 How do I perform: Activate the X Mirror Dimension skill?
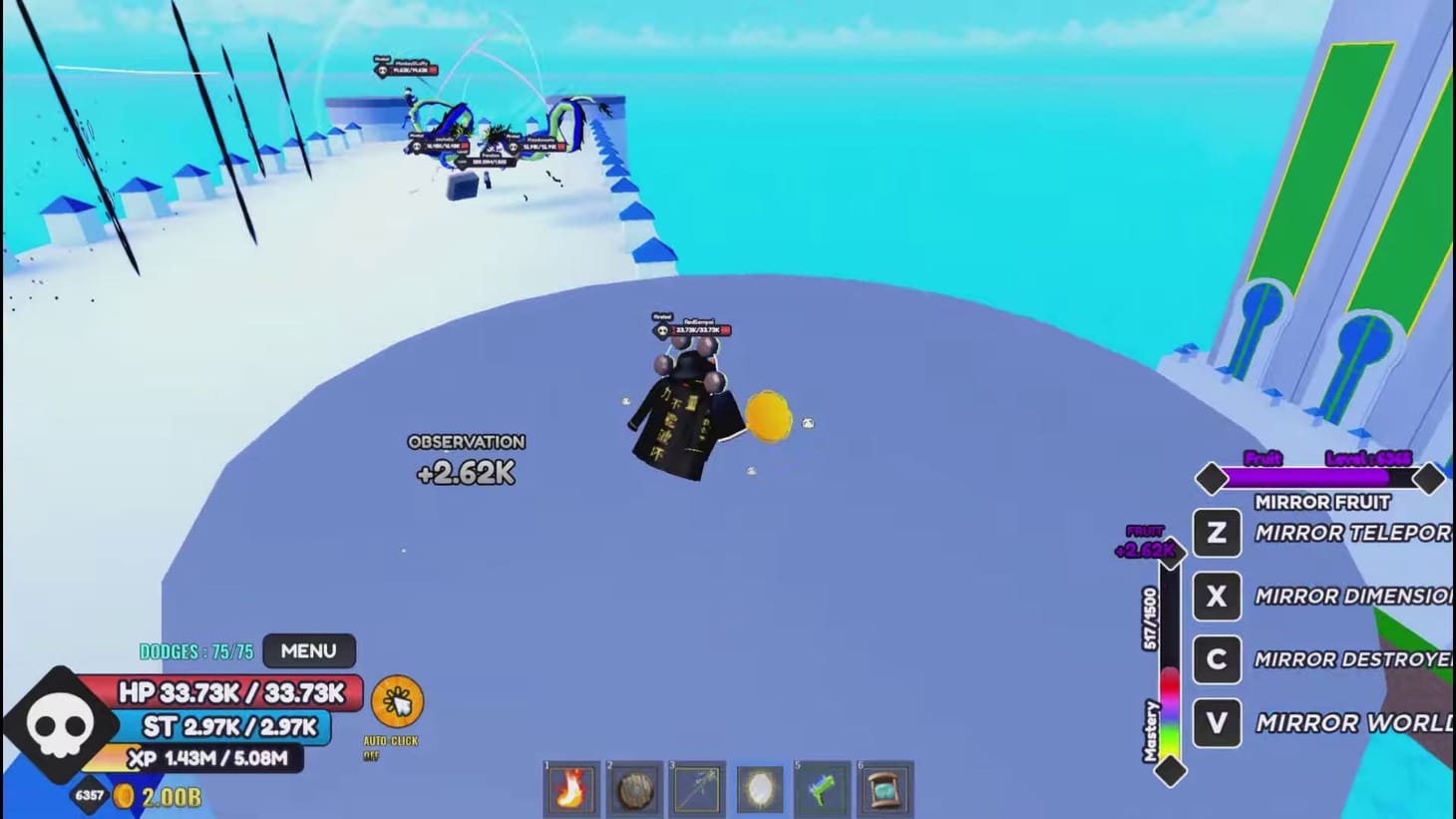tap(1216, 597)
